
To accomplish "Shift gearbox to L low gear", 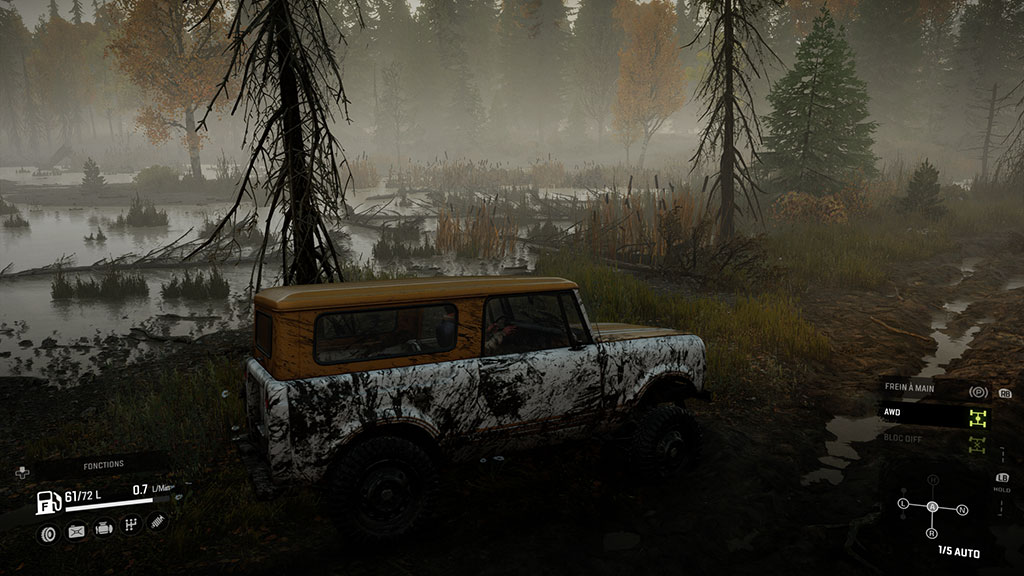I will (x=903, y=502).
